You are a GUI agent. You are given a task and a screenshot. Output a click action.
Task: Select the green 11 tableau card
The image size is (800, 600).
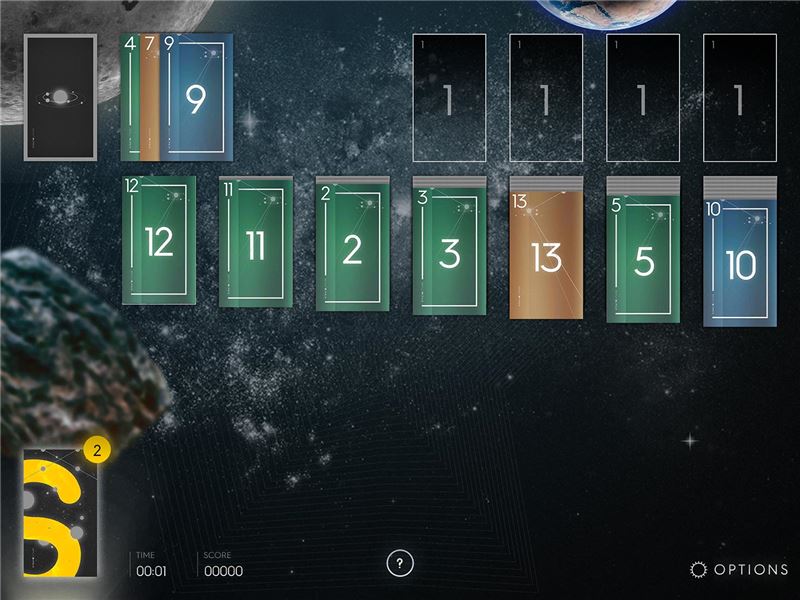(255, 243)
